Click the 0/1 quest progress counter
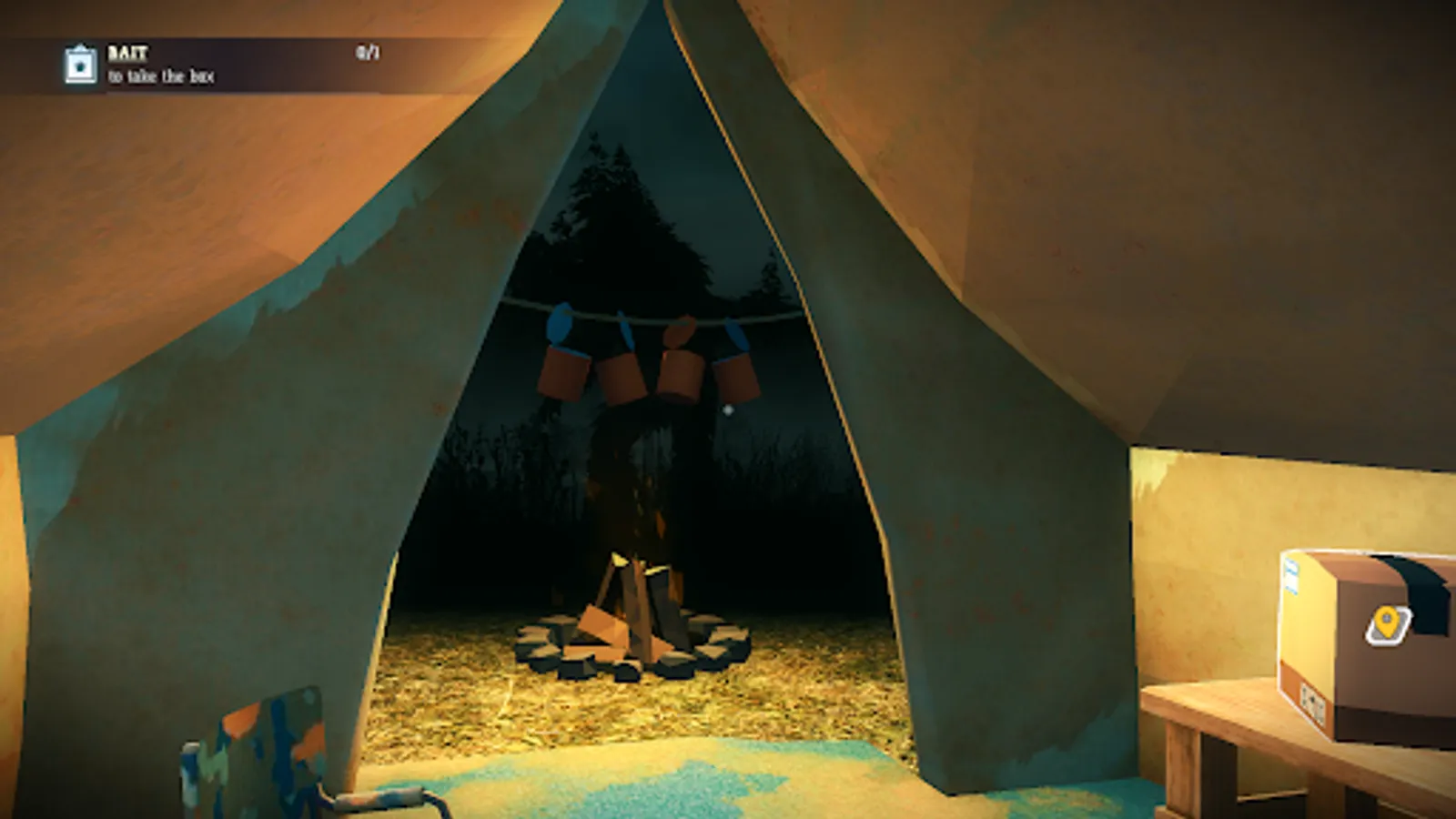 367,52
